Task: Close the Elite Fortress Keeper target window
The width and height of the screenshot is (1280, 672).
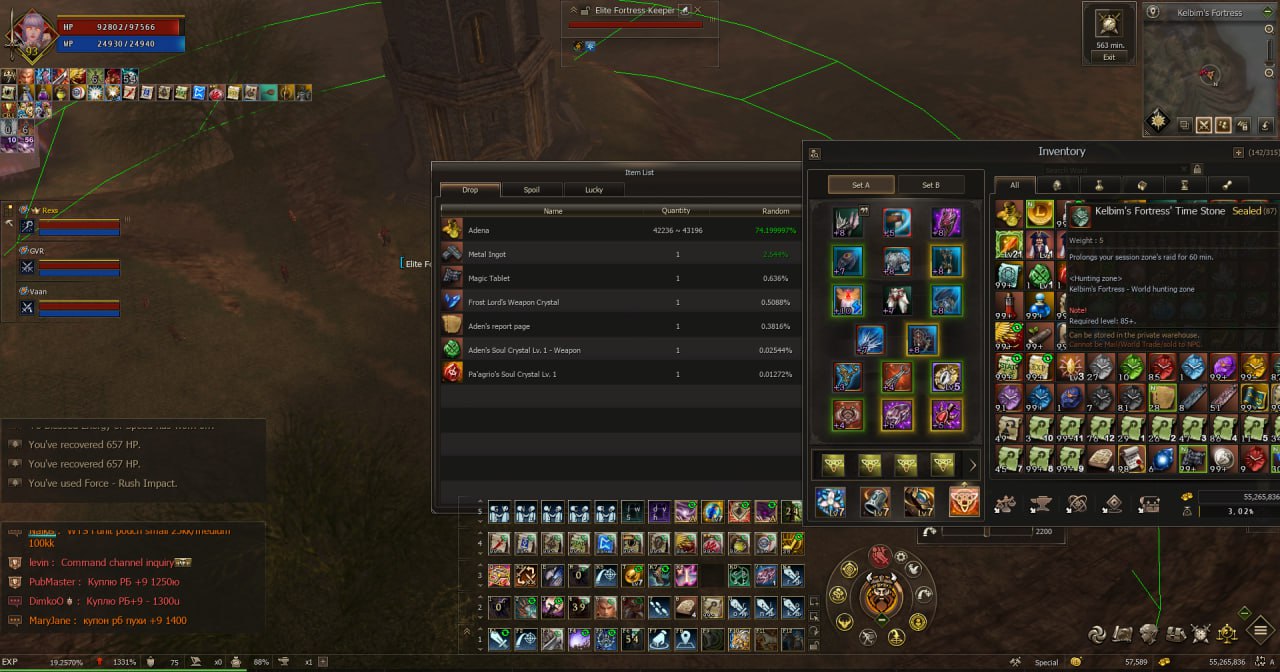Action: (x=698, y=11)
